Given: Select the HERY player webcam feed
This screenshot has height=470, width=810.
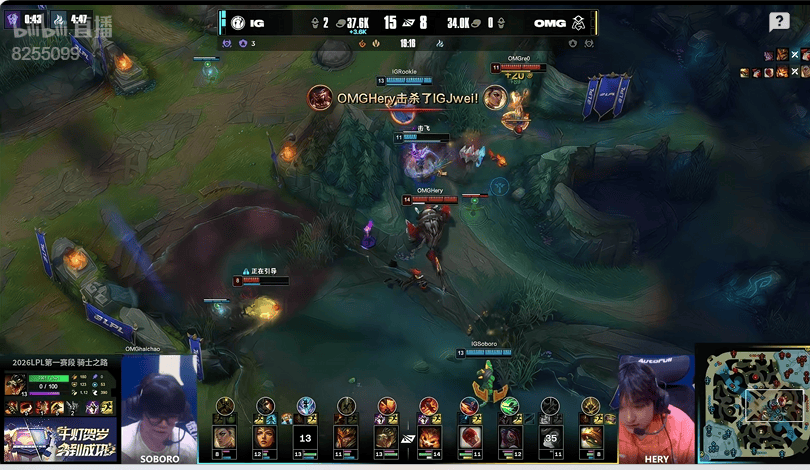Looking at the screenshot, I should point(655,408).
